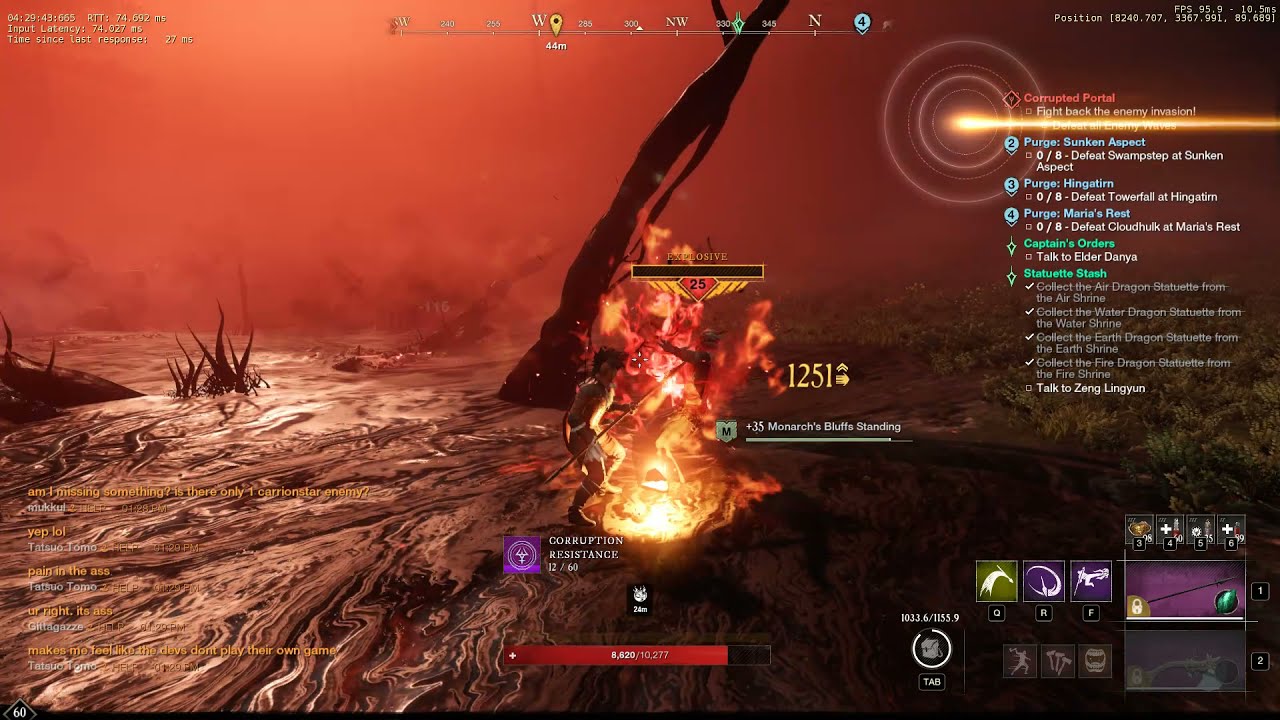
Task: Use the gear-marked potion in quickslot 5
Action: pyautogui.click(x=1200, y=529)
